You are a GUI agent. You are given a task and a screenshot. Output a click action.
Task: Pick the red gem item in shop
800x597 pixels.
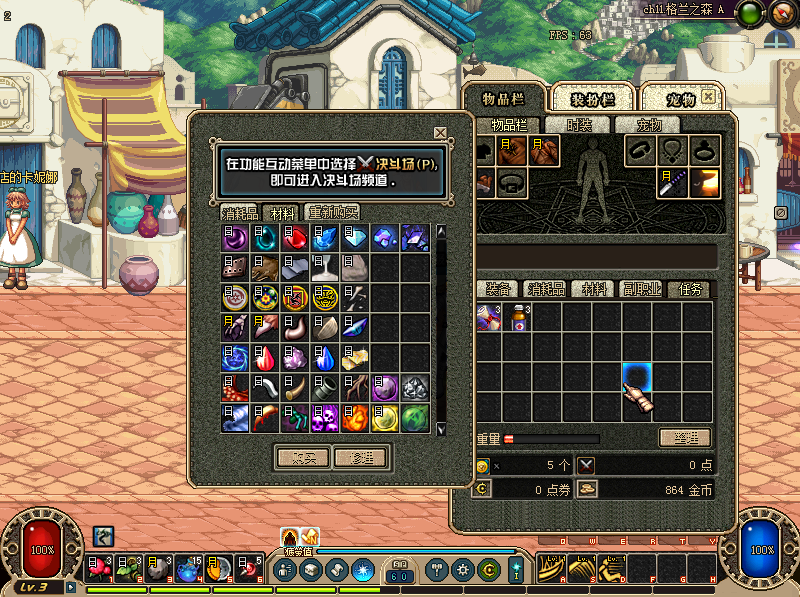click(x=295, y=238)
